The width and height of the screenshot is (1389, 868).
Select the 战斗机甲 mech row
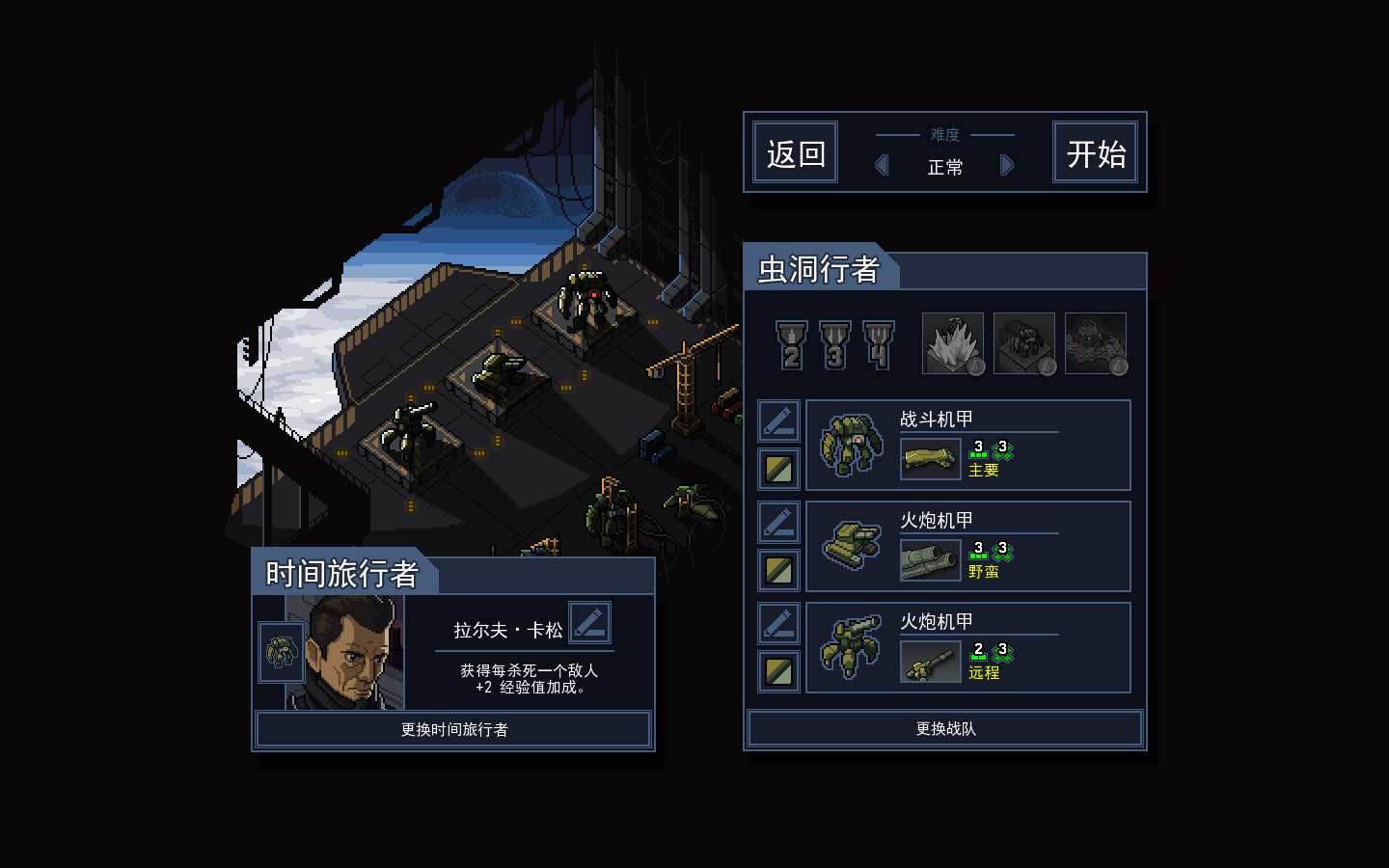pos(967,446)
